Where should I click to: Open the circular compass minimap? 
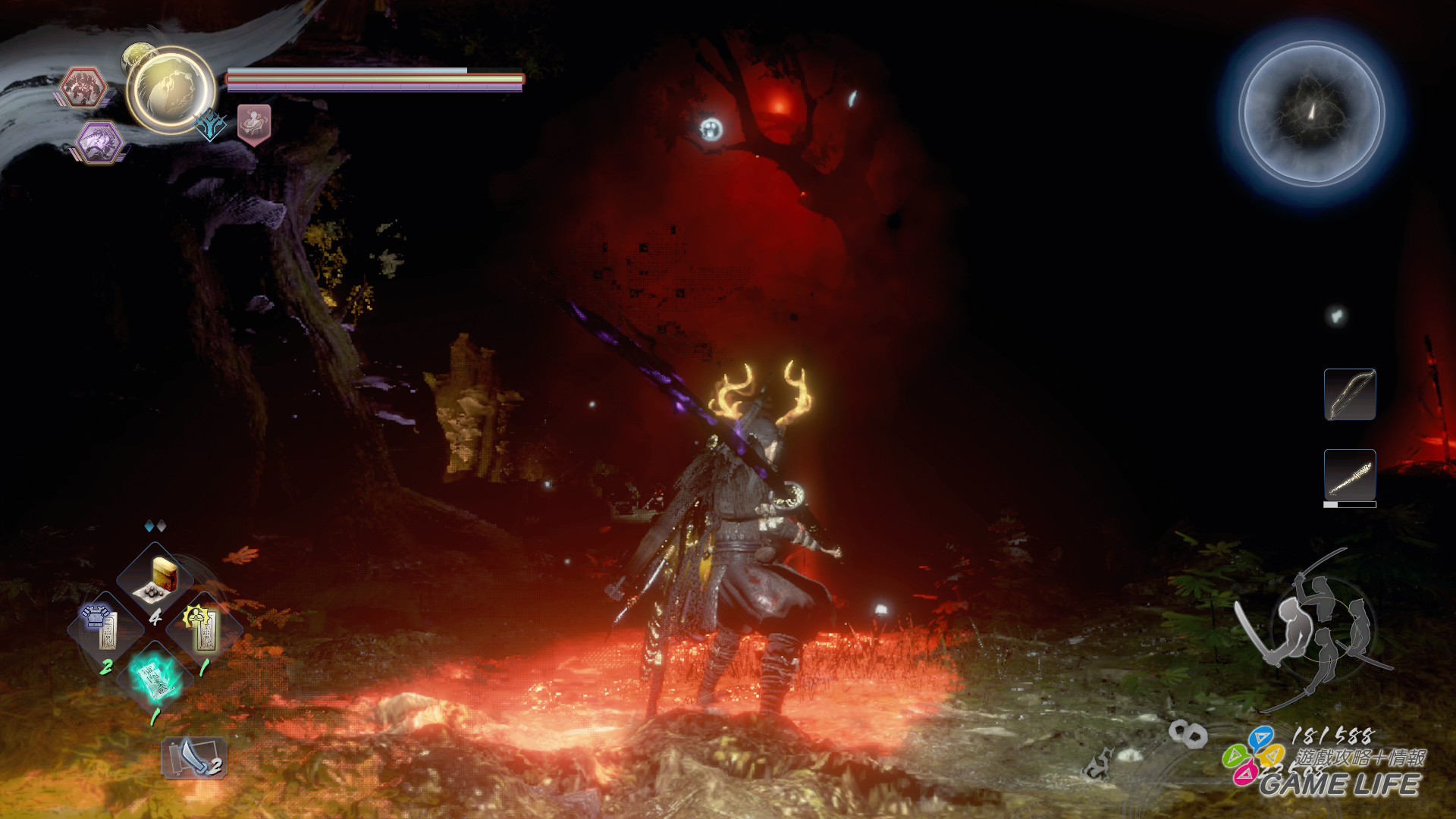click(x=1312, y=114)
